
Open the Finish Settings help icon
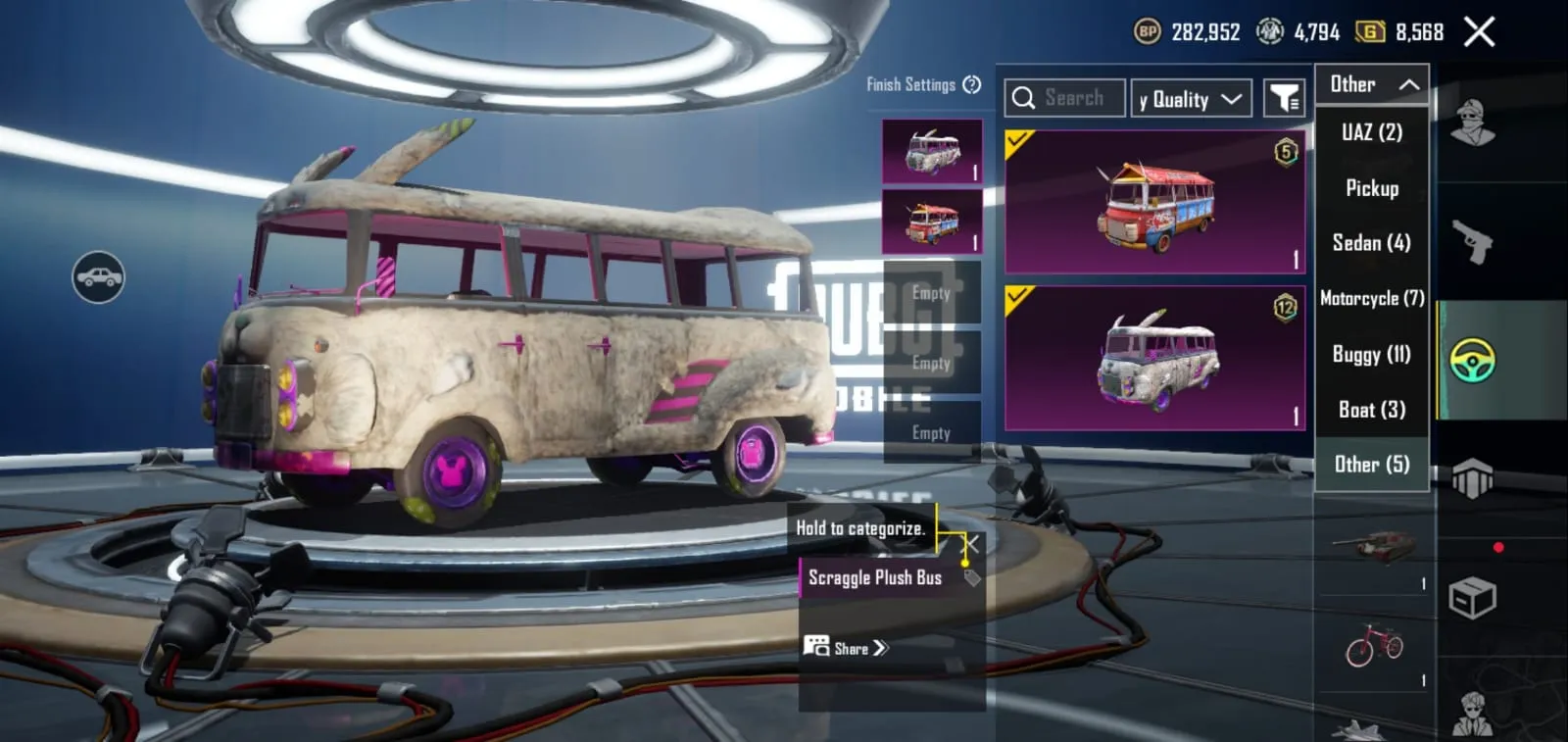[971, 85]
